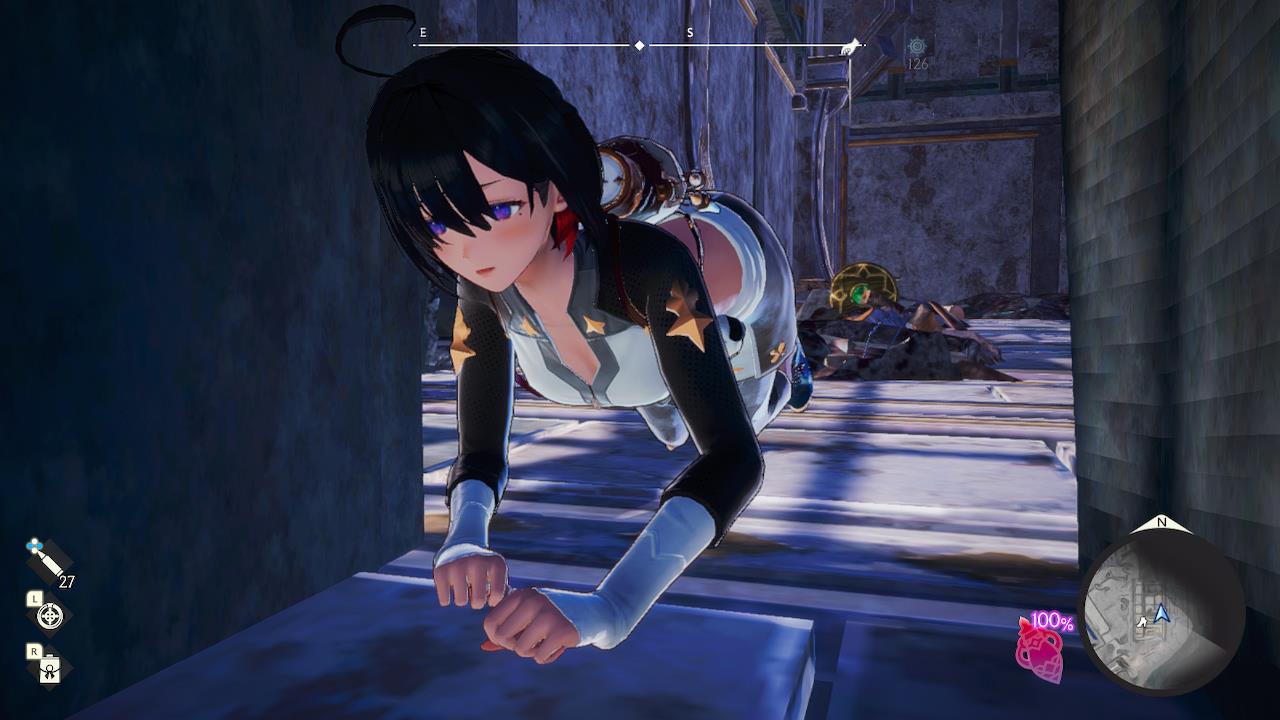Open the compass navigation bar at the top
1280x720 pixels.
(640, 42)
